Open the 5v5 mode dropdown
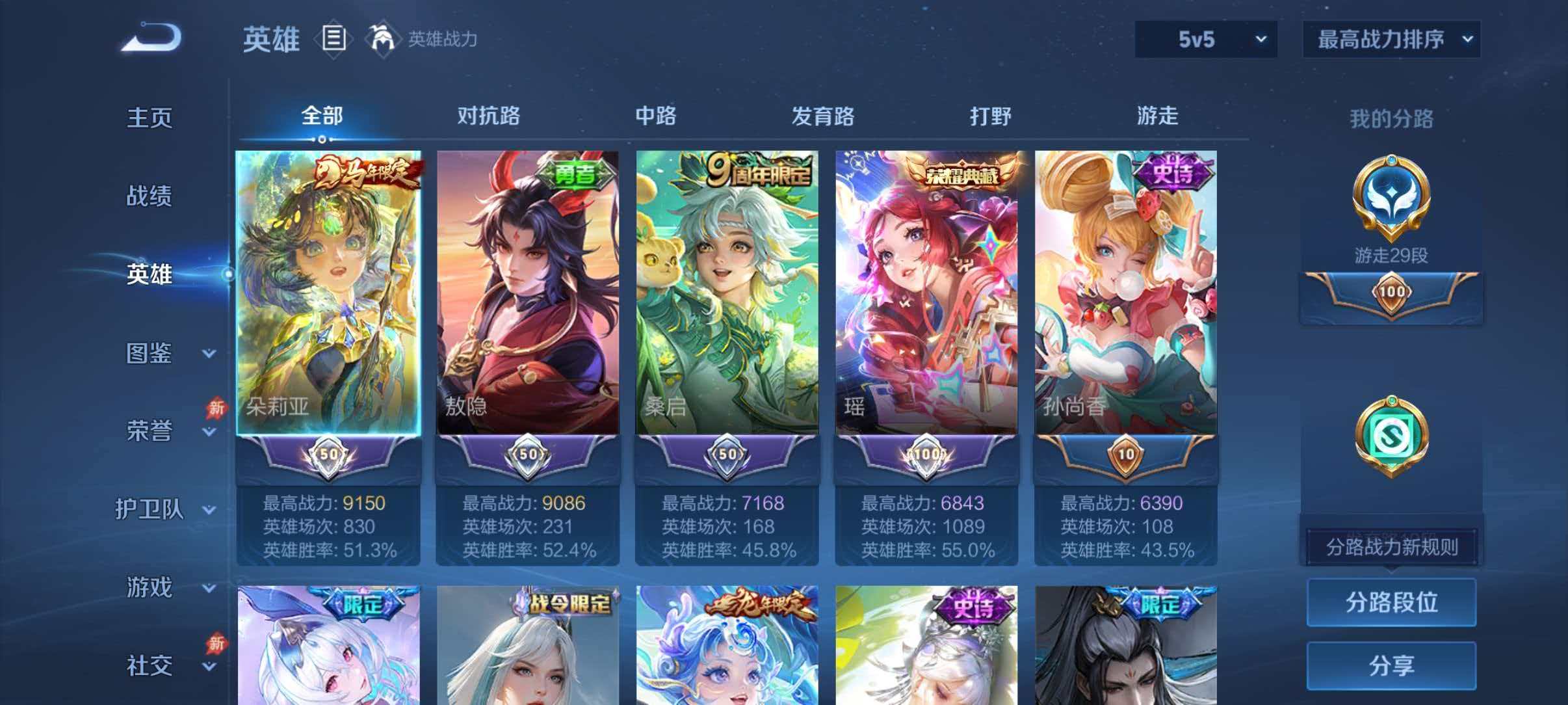 (x=1206, y=39)
